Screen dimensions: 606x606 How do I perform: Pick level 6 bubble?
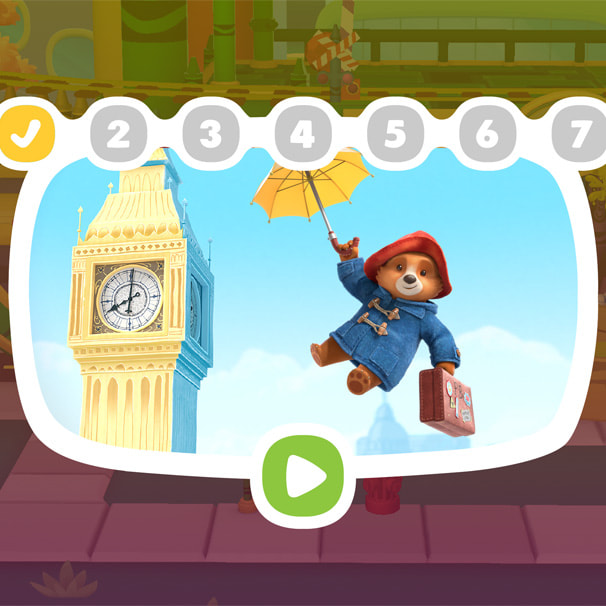(x=487, y=134)
